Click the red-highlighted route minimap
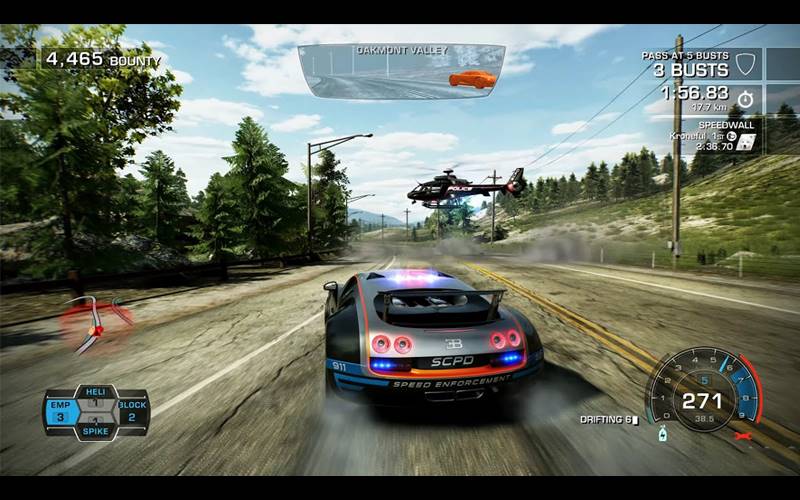The image size is (800, 500). (x=96, y=322)
